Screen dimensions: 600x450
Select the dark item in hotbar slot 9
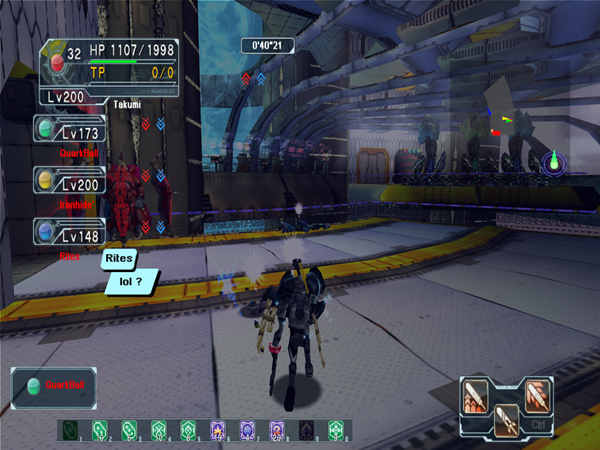(306, 430)
